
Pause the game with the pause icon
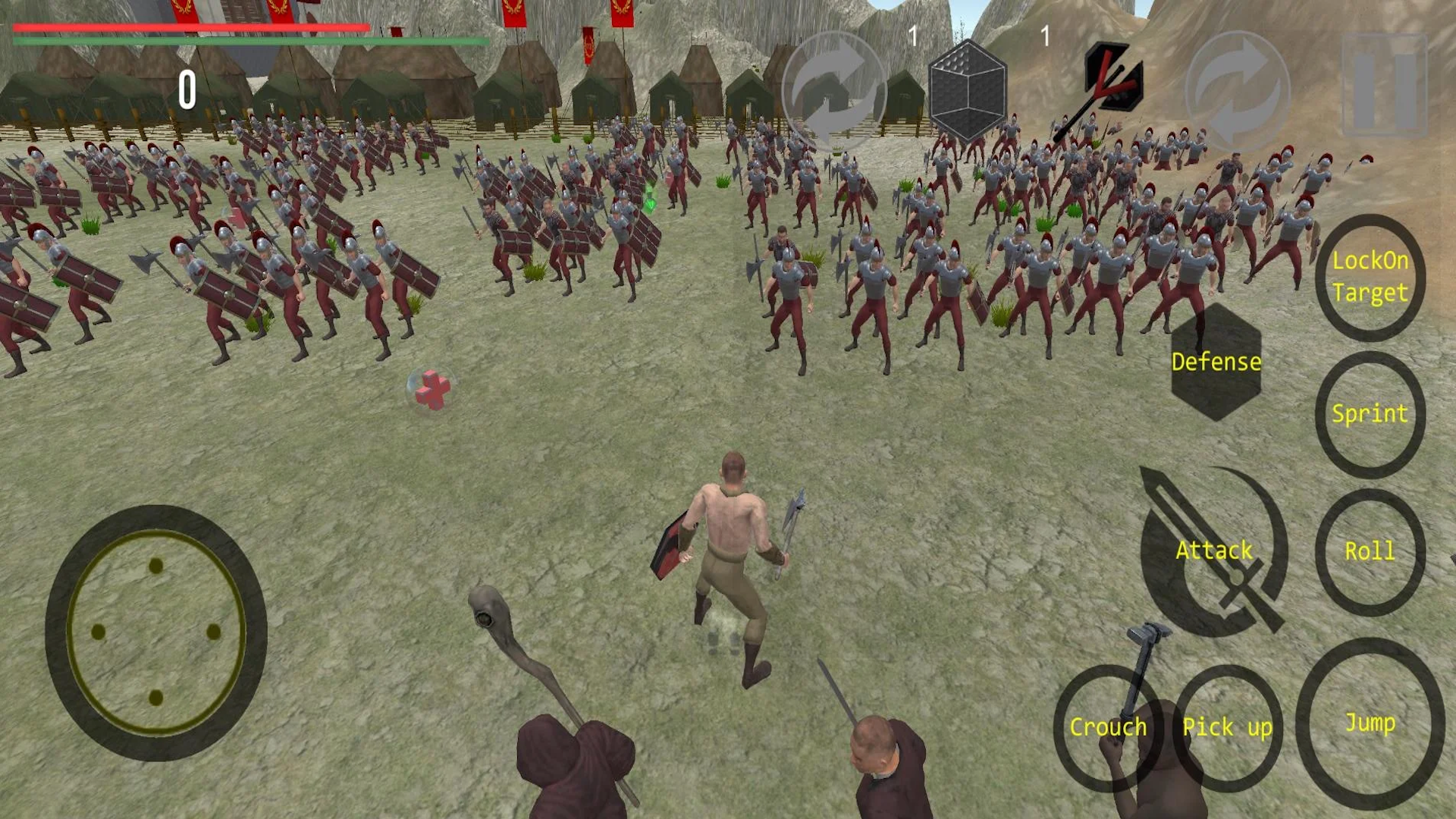[1385, 83]
